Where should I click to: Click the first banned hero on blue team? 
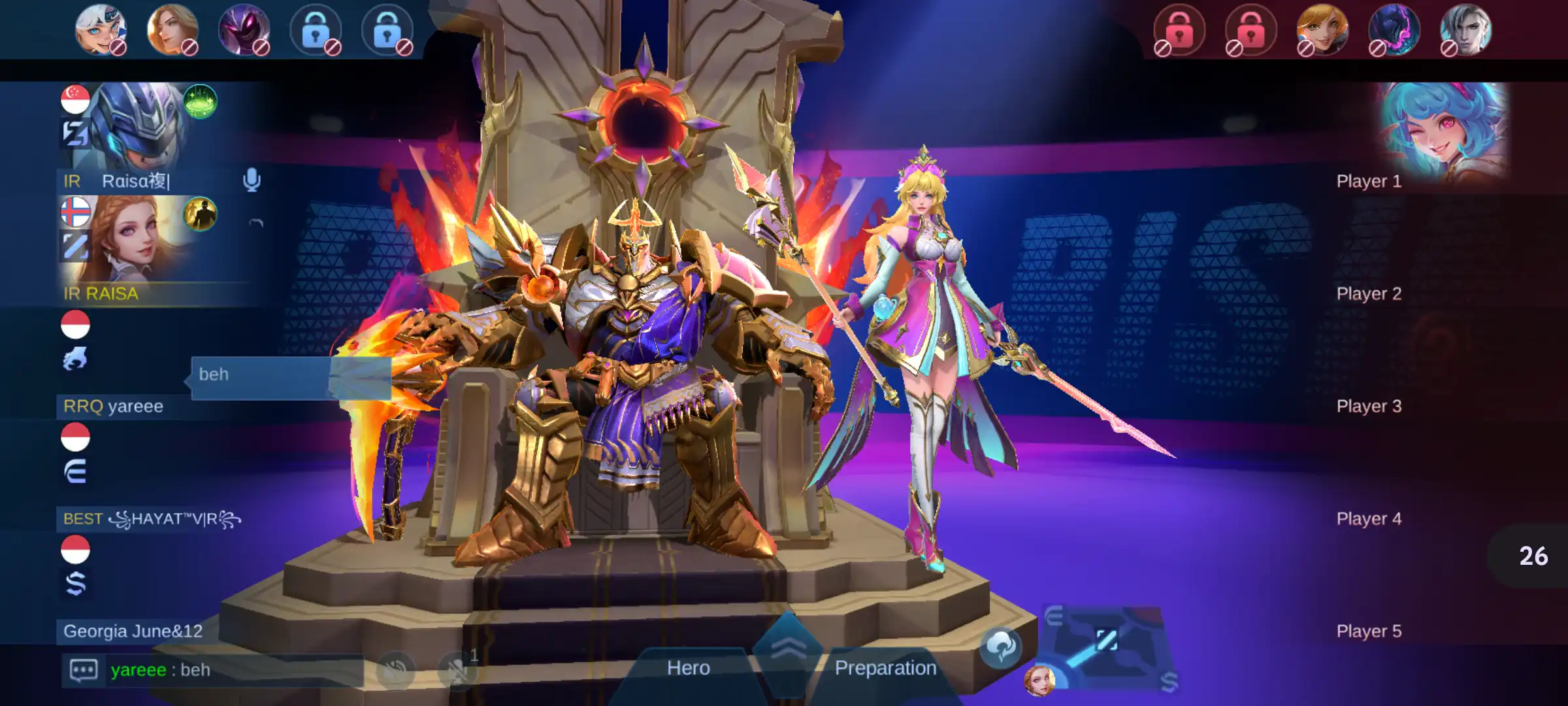click(100, 29)
